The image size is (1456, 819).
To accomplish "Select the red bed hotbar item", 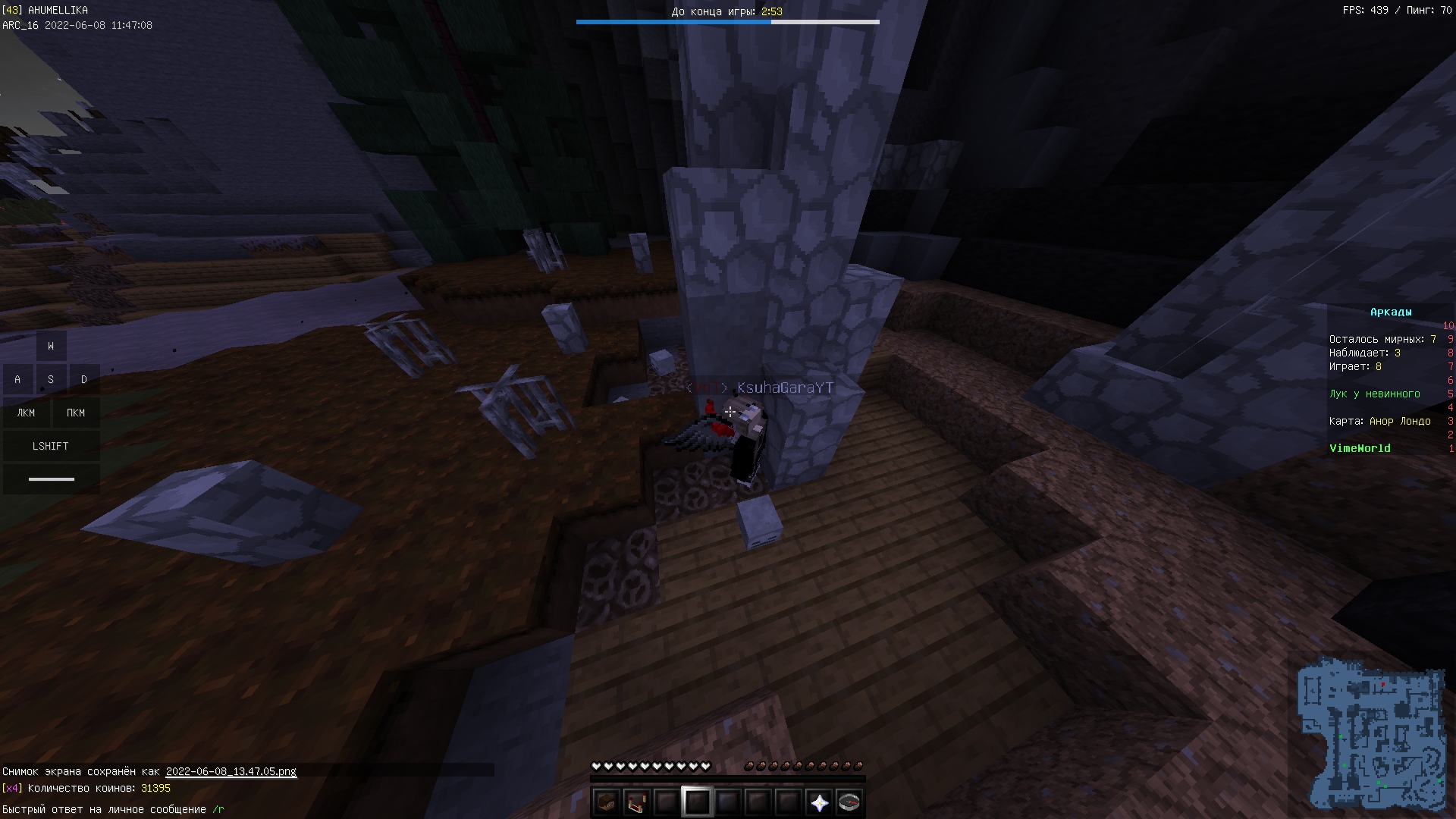I will [636, 802].
